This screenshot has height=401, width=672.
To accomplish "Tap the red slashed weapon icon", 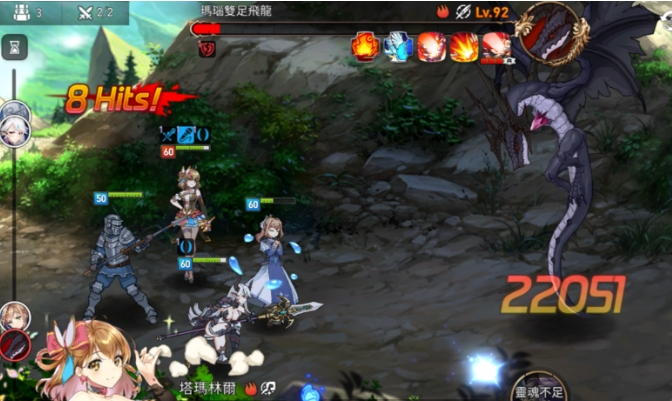I will tap(15, 346).
